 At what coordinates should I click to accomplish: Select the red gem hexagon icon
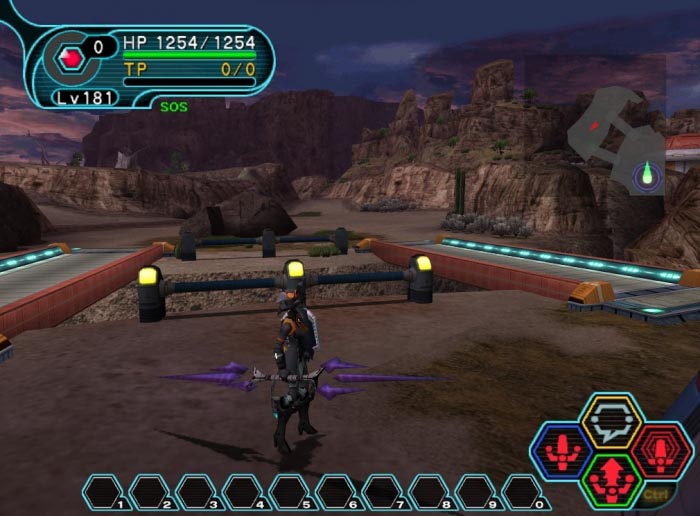[x=70, y=58]
